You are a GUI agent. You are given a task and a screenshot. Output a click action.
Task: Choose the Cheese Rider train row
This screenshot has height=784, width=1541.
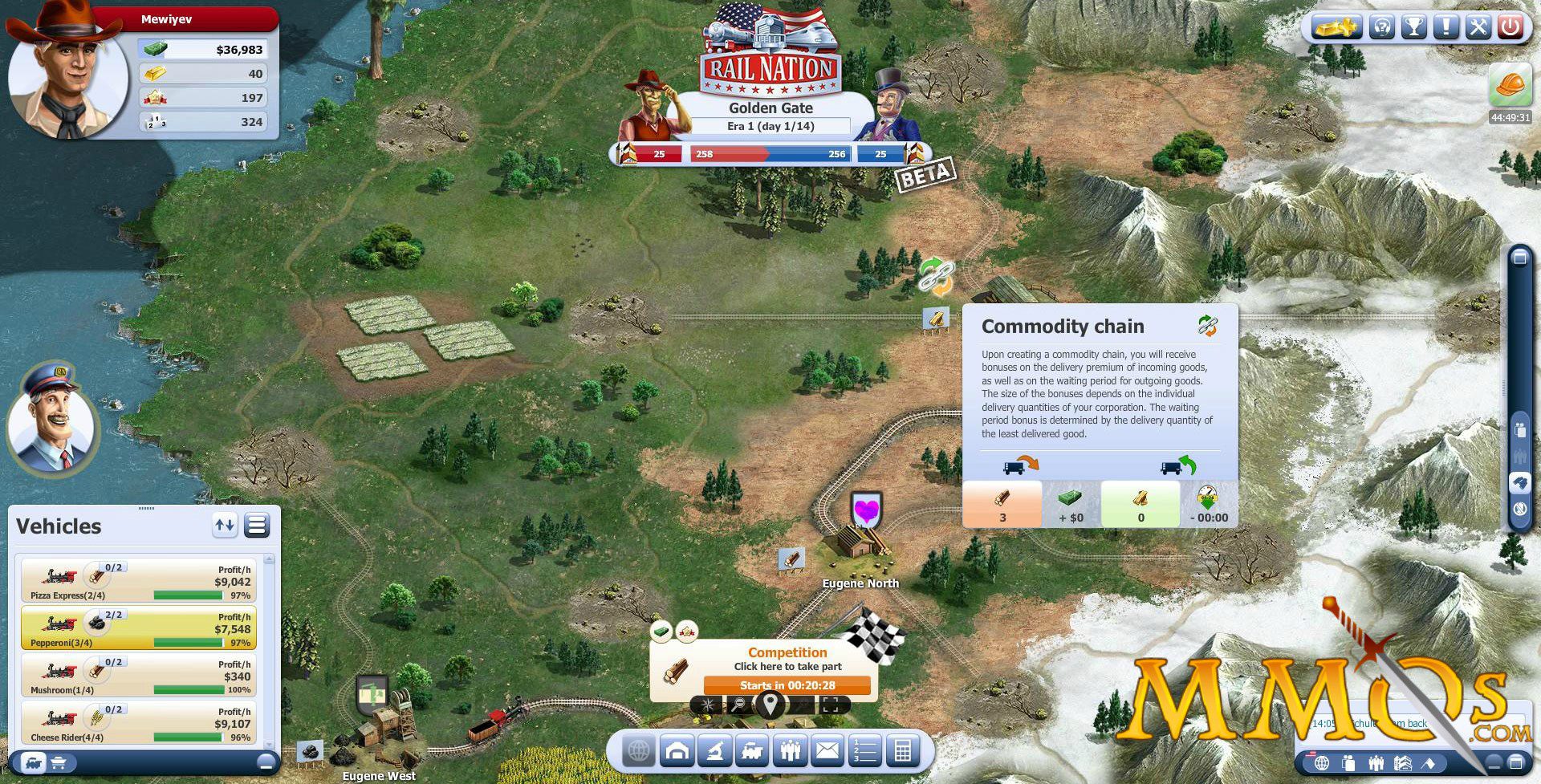pos(138,723)
